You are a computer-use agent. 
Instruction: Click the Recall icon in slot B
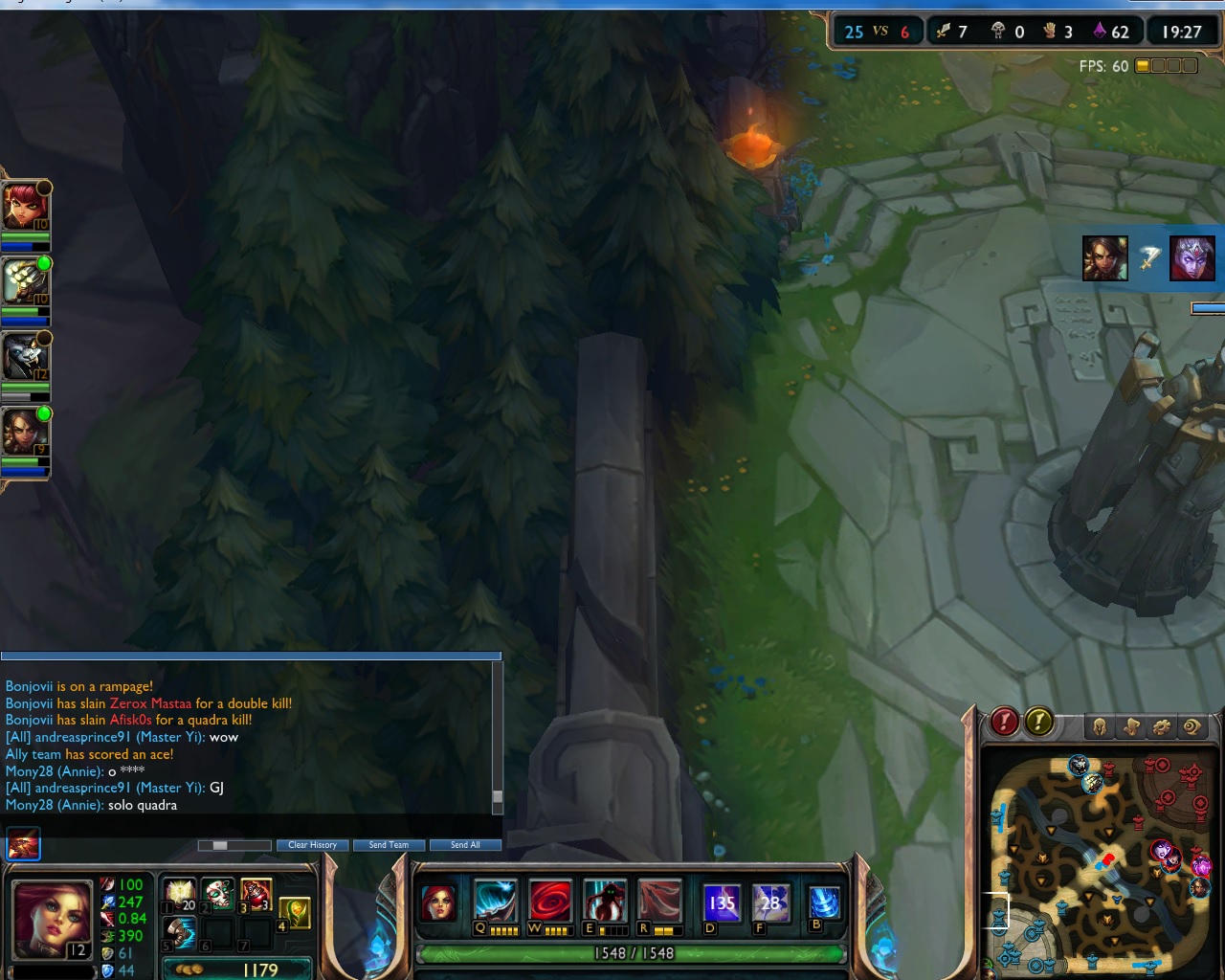point(823,902)
